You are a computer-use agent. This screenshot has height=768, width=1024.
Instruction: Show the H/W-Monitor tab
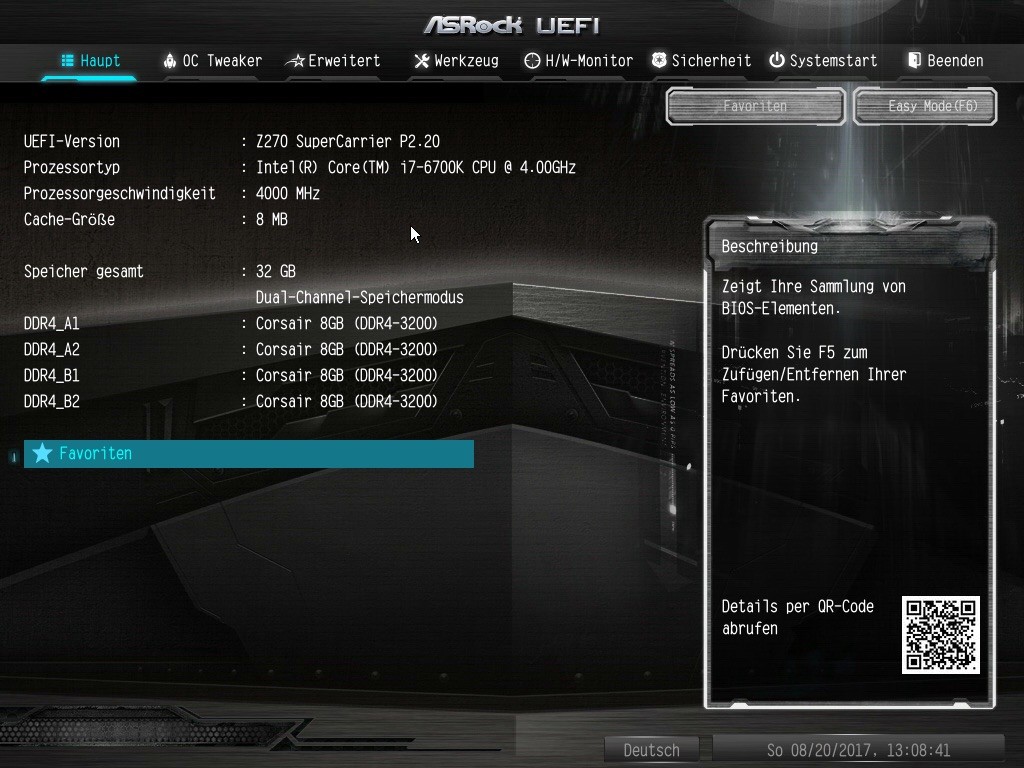pyautogui.click(x=578, y=61)
